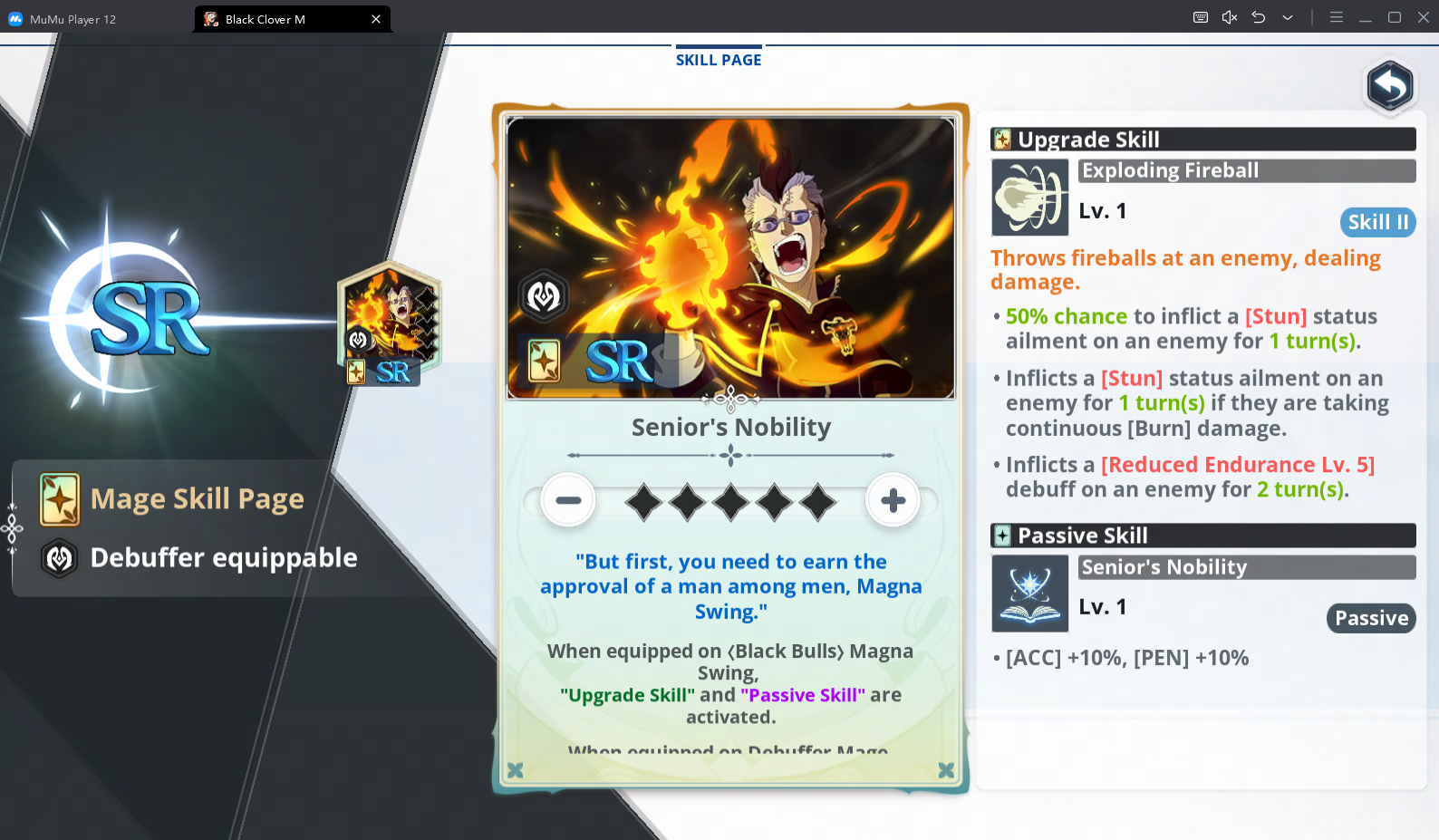Click the small SR card thumbnail
Viewport: 1439px width, 840px height.
click(x=389, y=323)
